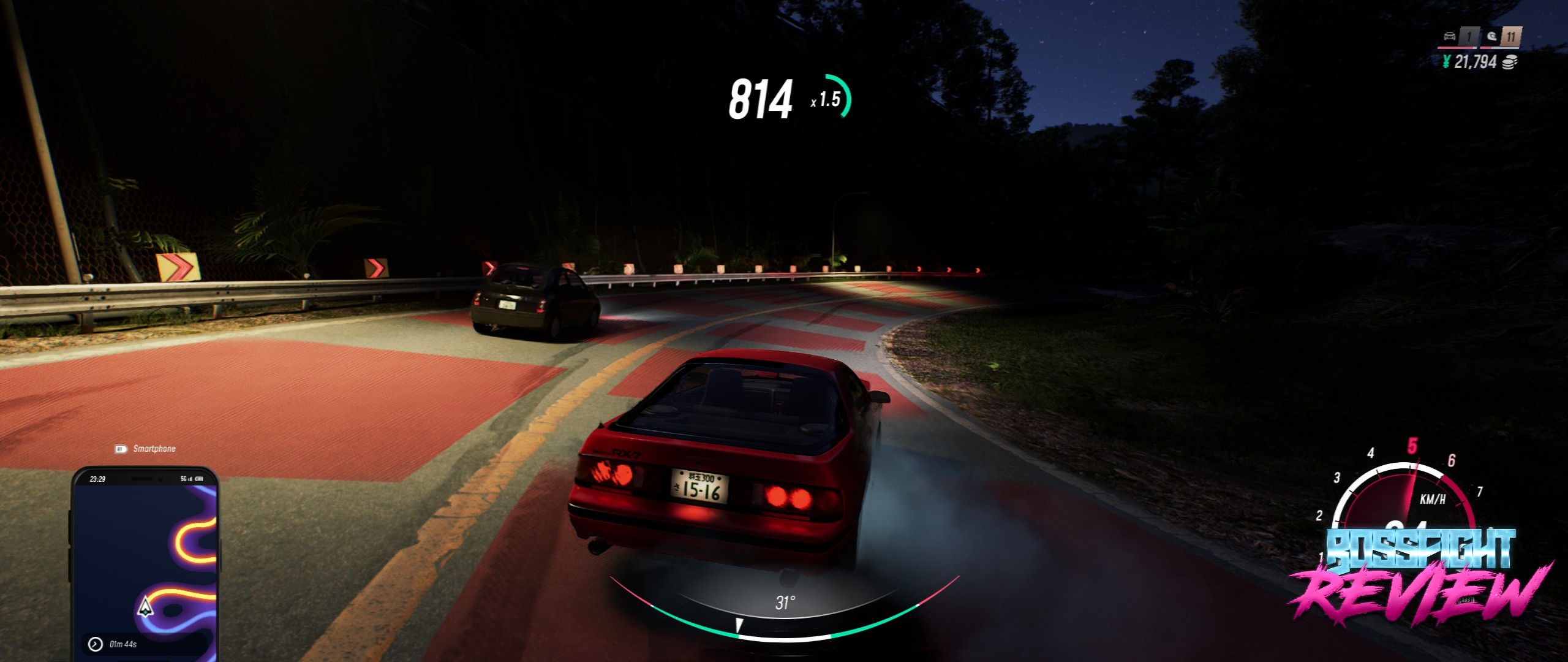Click the driver helmet level icon
This screenshot has width=1568, height=662.
(x=1491, y=36)
